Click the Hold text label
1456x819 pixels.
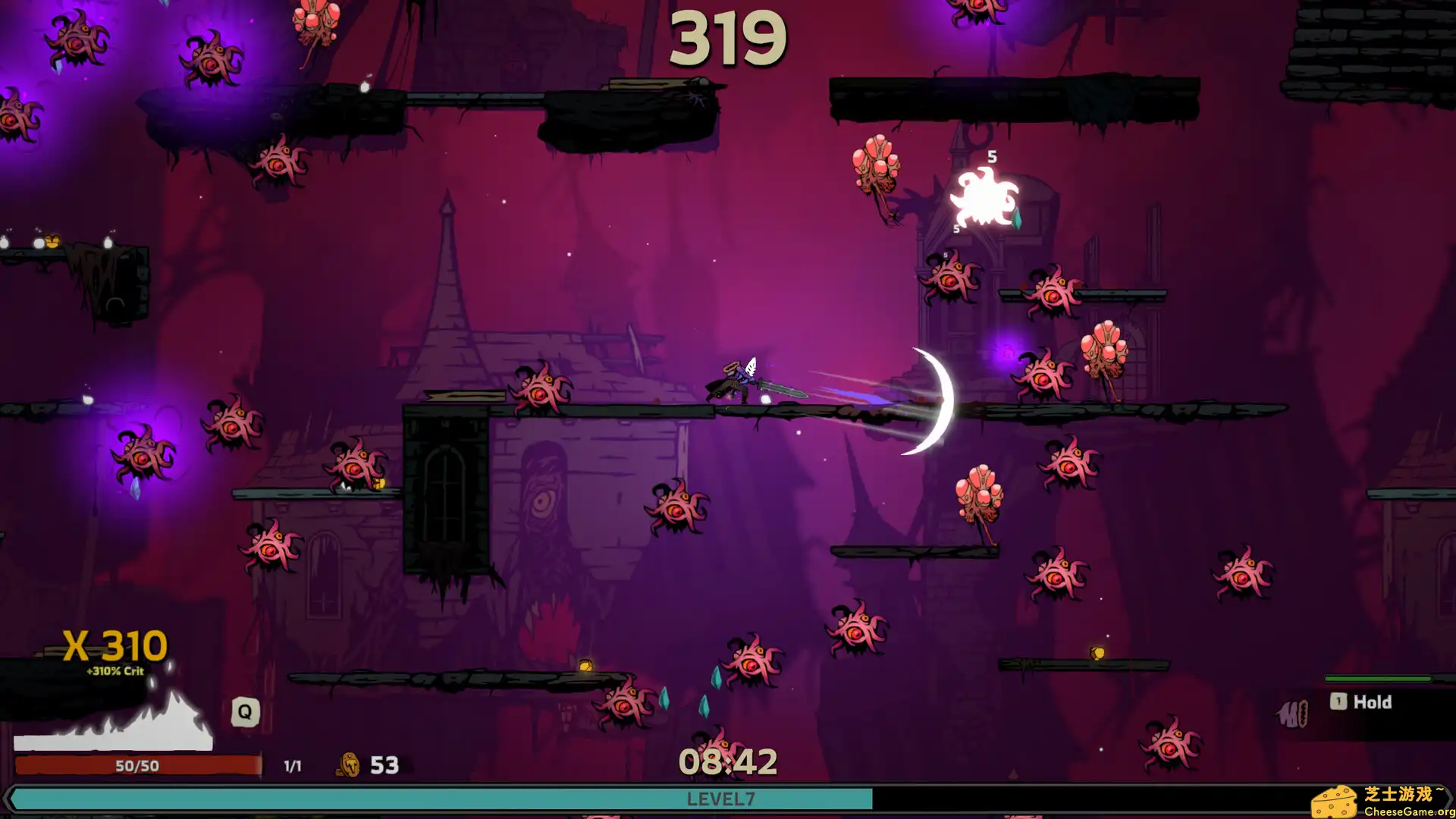(x=1373, y=702)
